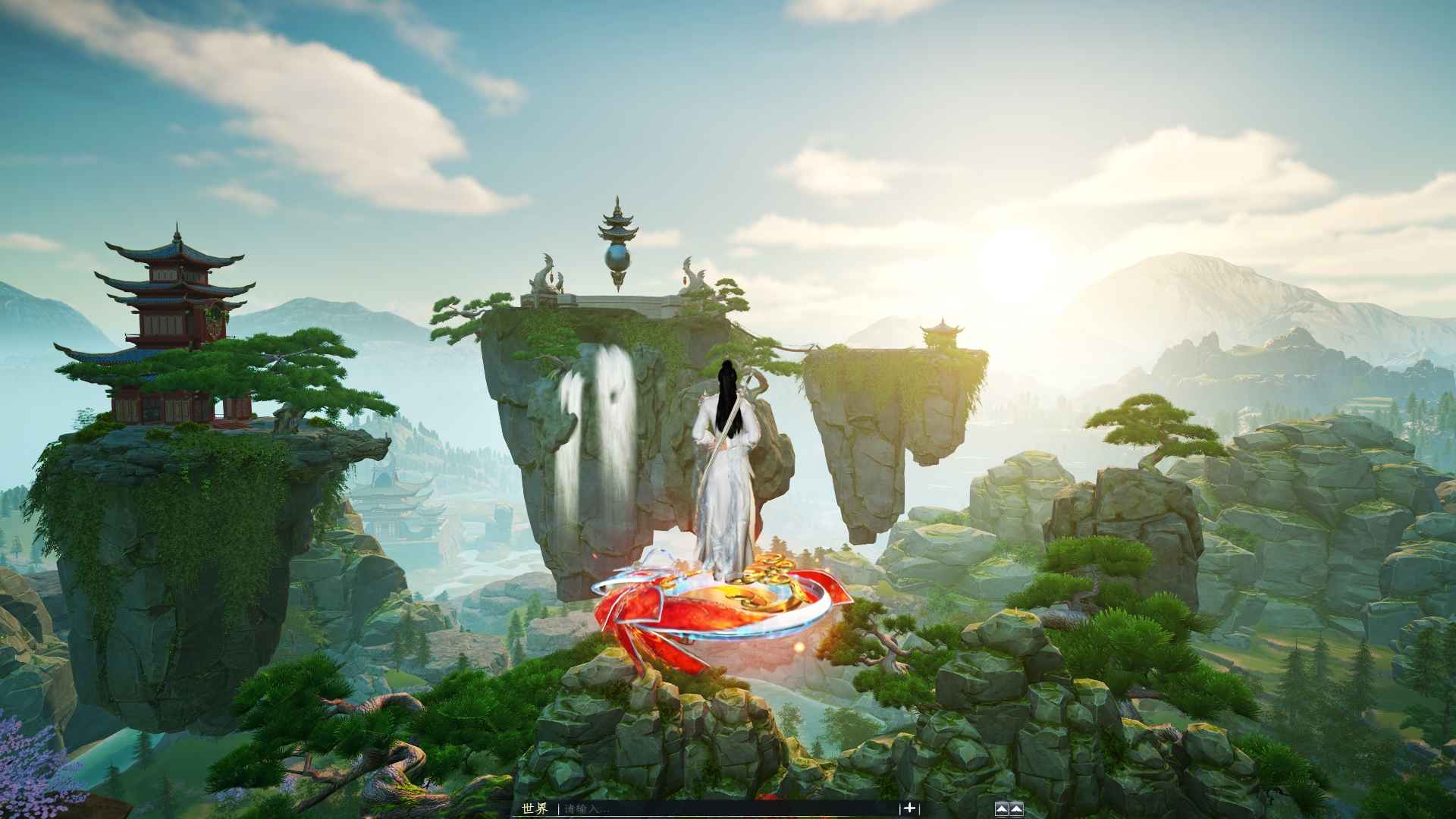Open the 世界 chat channel selector
The width and height of the screenshot is (1456, 819).
click(534, 808)
